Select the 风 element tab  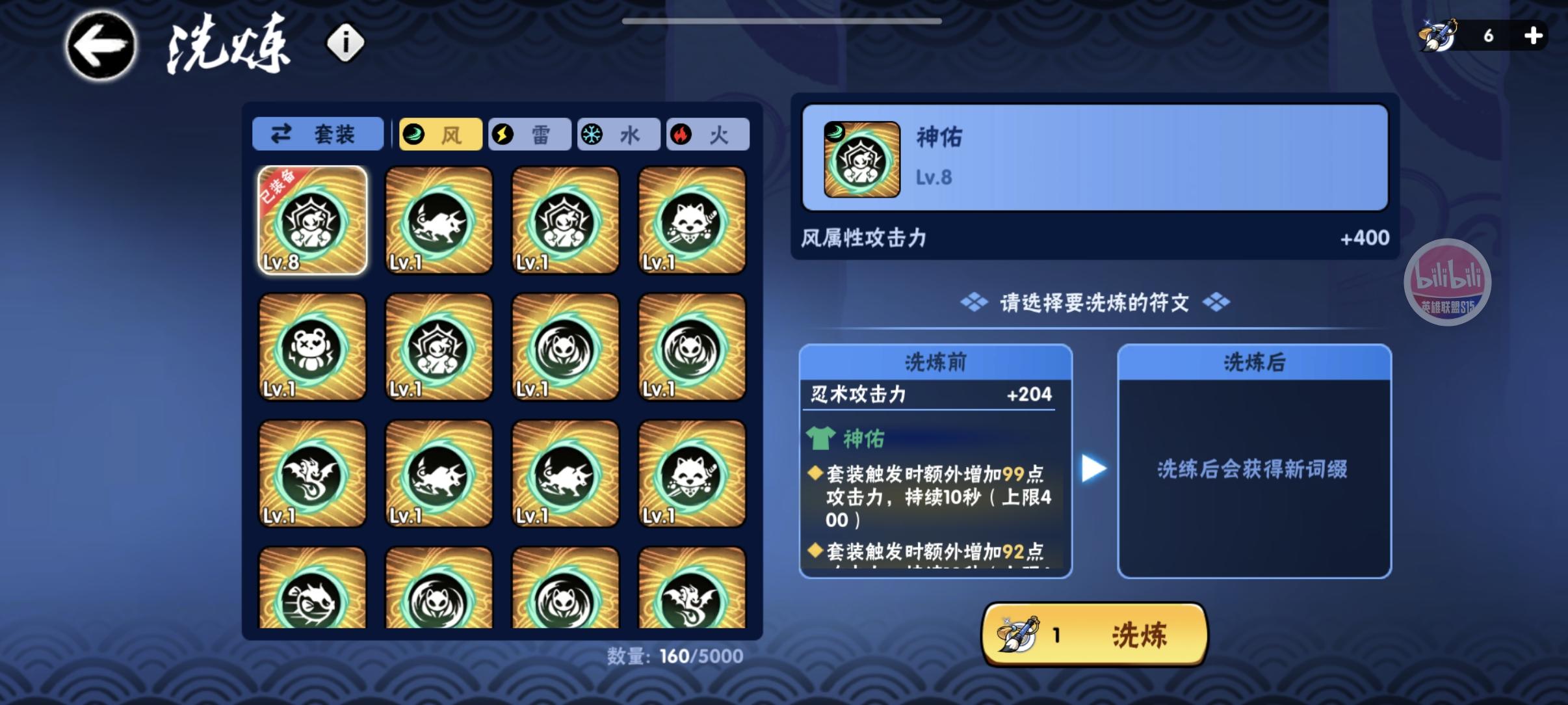[440, 134]
